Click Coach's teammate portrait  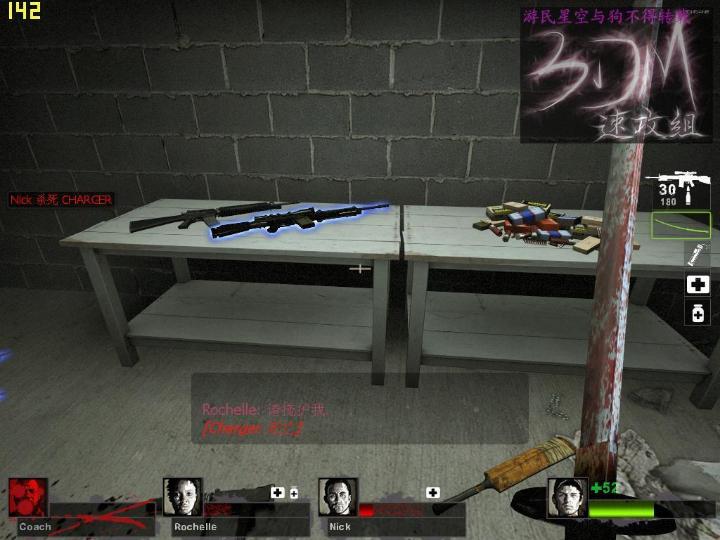28,497
